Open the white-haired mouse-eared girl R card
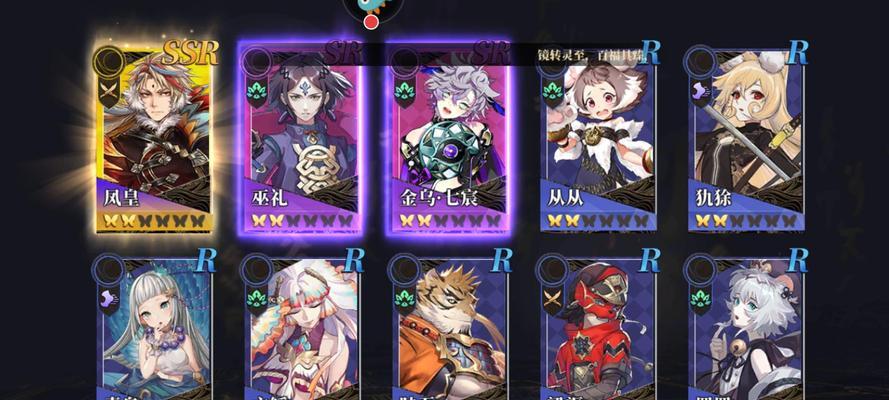 [x=745, y=330]
